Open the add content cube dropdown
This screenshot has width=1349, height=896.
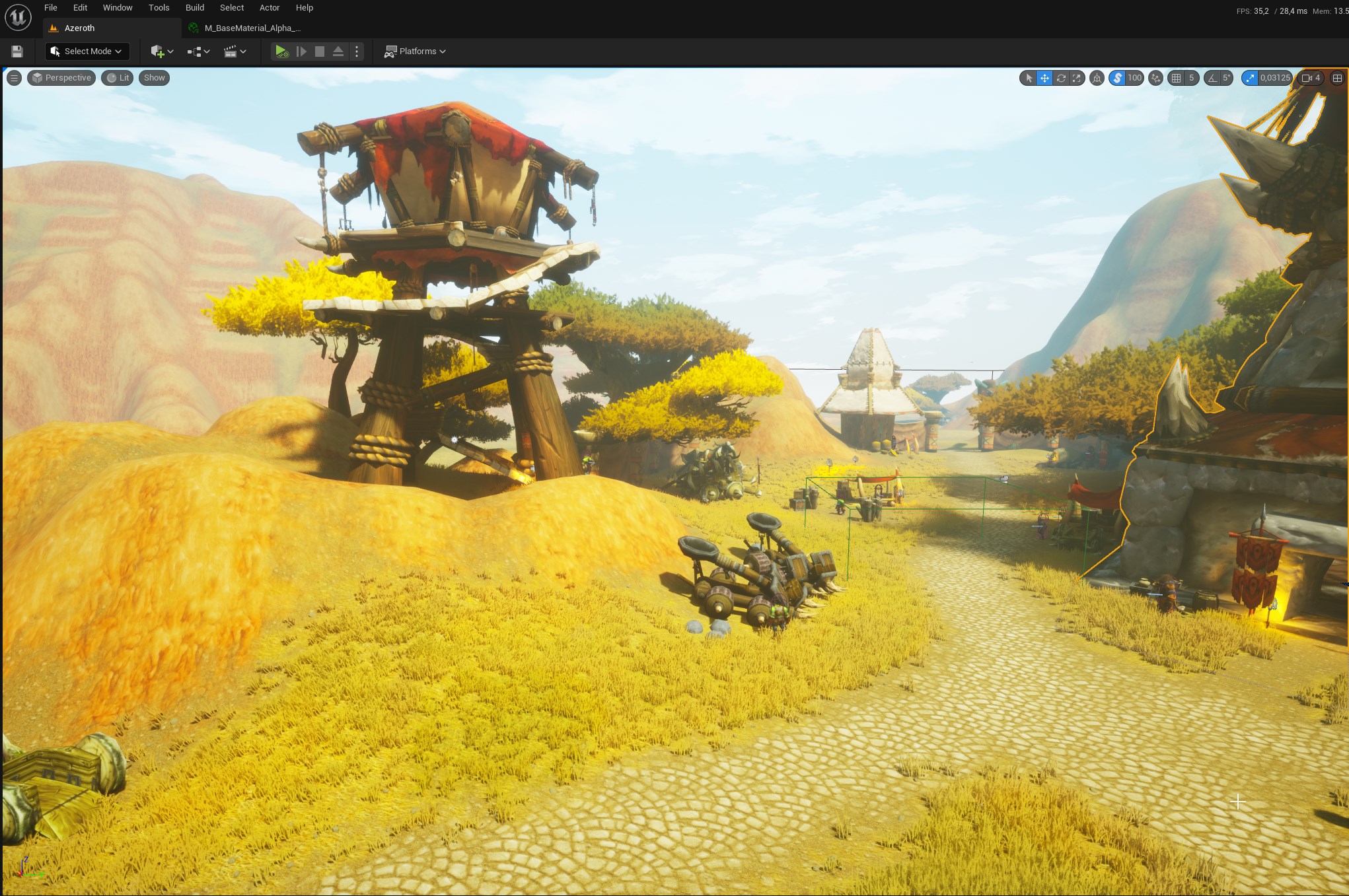click(162, 52)
